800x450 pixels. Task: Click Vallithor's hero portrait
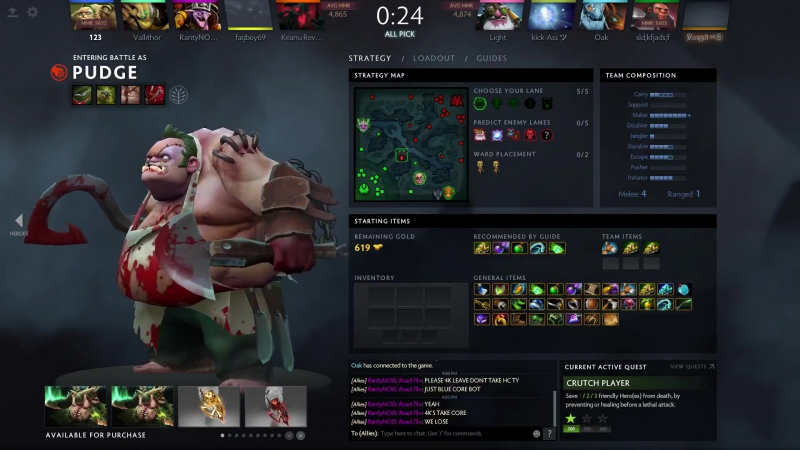click(146, 15)
